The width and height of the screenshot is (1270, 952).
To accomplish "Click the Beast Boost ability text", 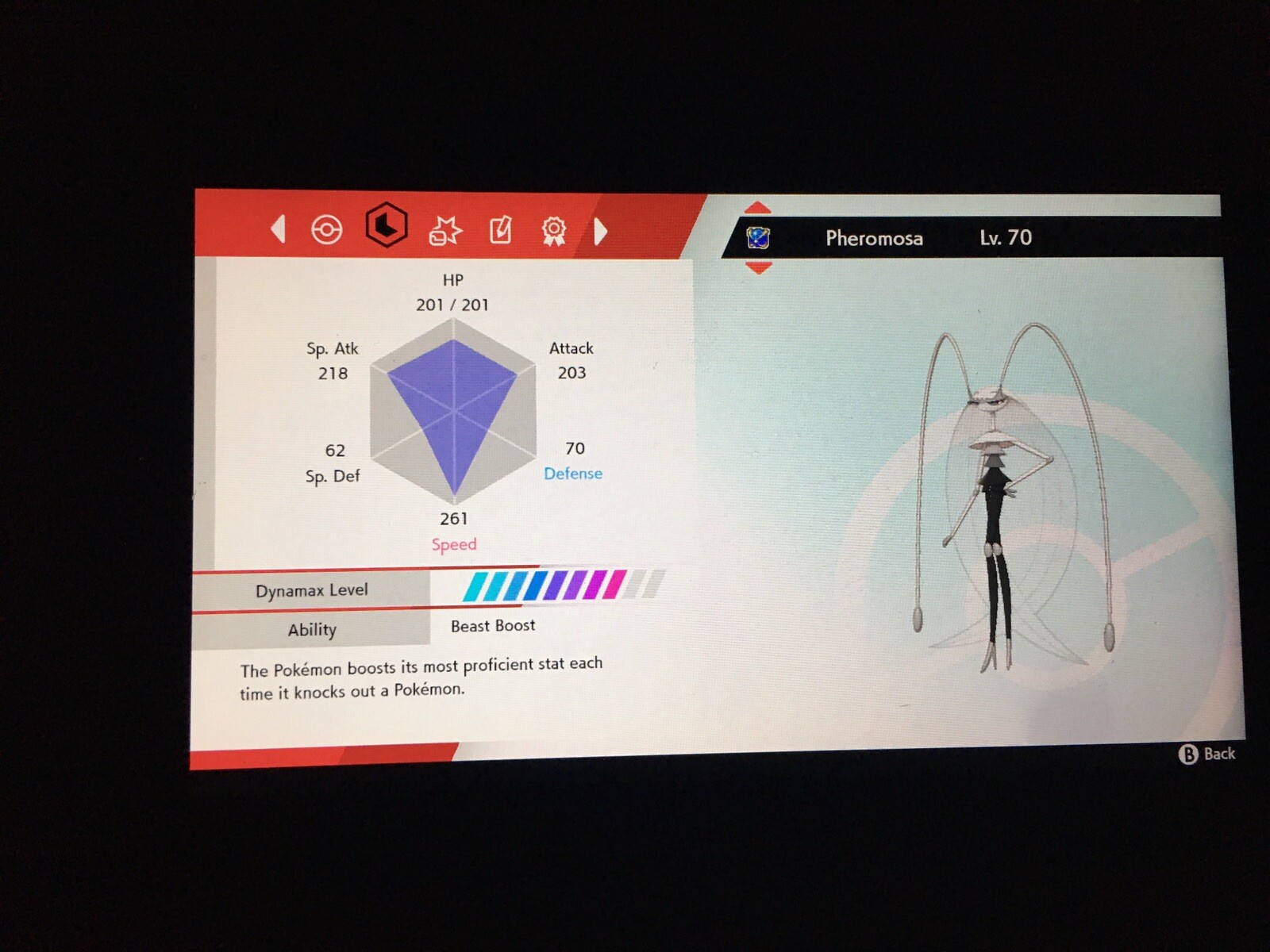I will point(492,626).
